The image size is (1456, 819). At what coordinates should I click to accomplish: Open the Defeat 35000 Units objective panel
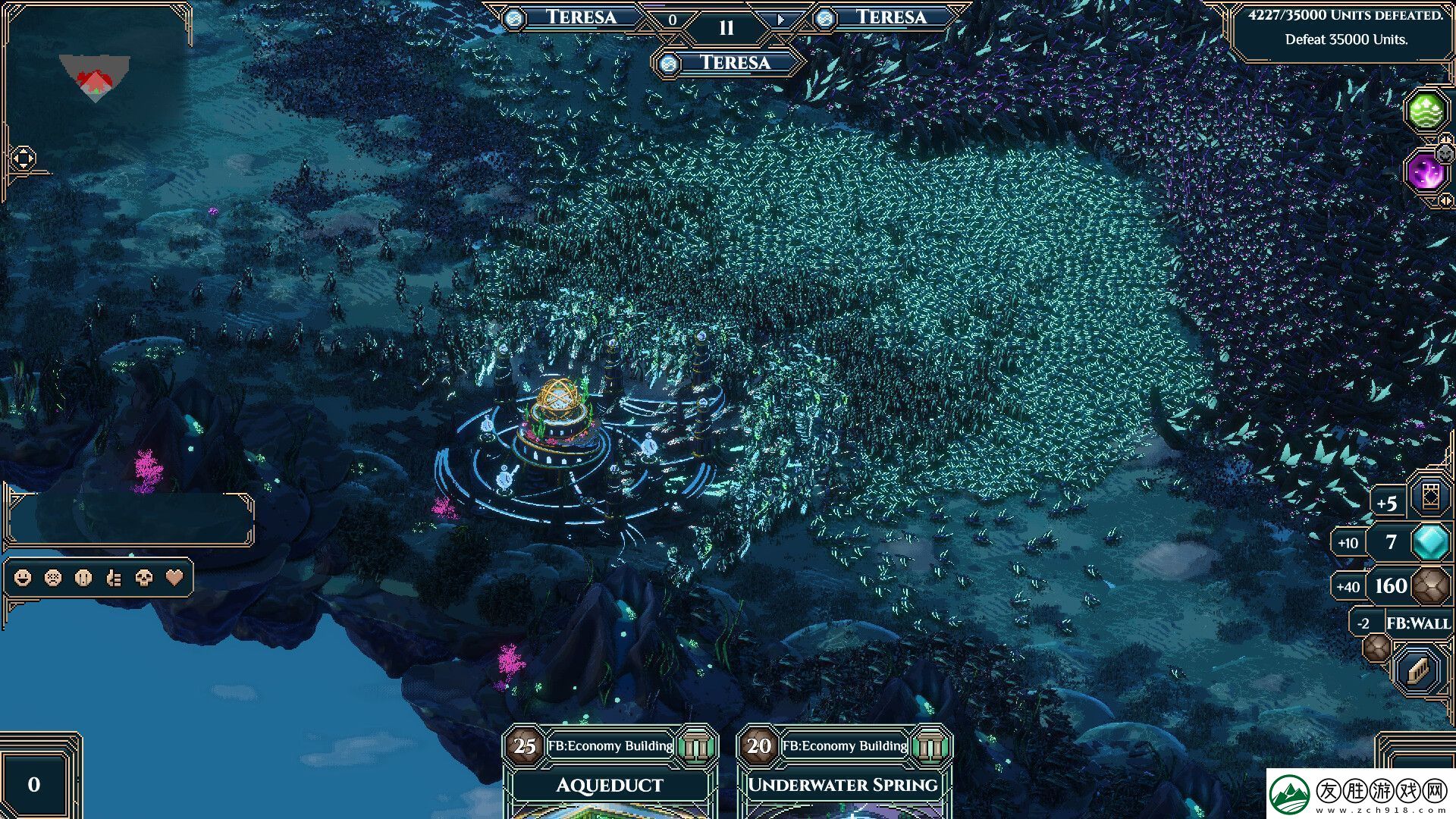pos(1345,28)
